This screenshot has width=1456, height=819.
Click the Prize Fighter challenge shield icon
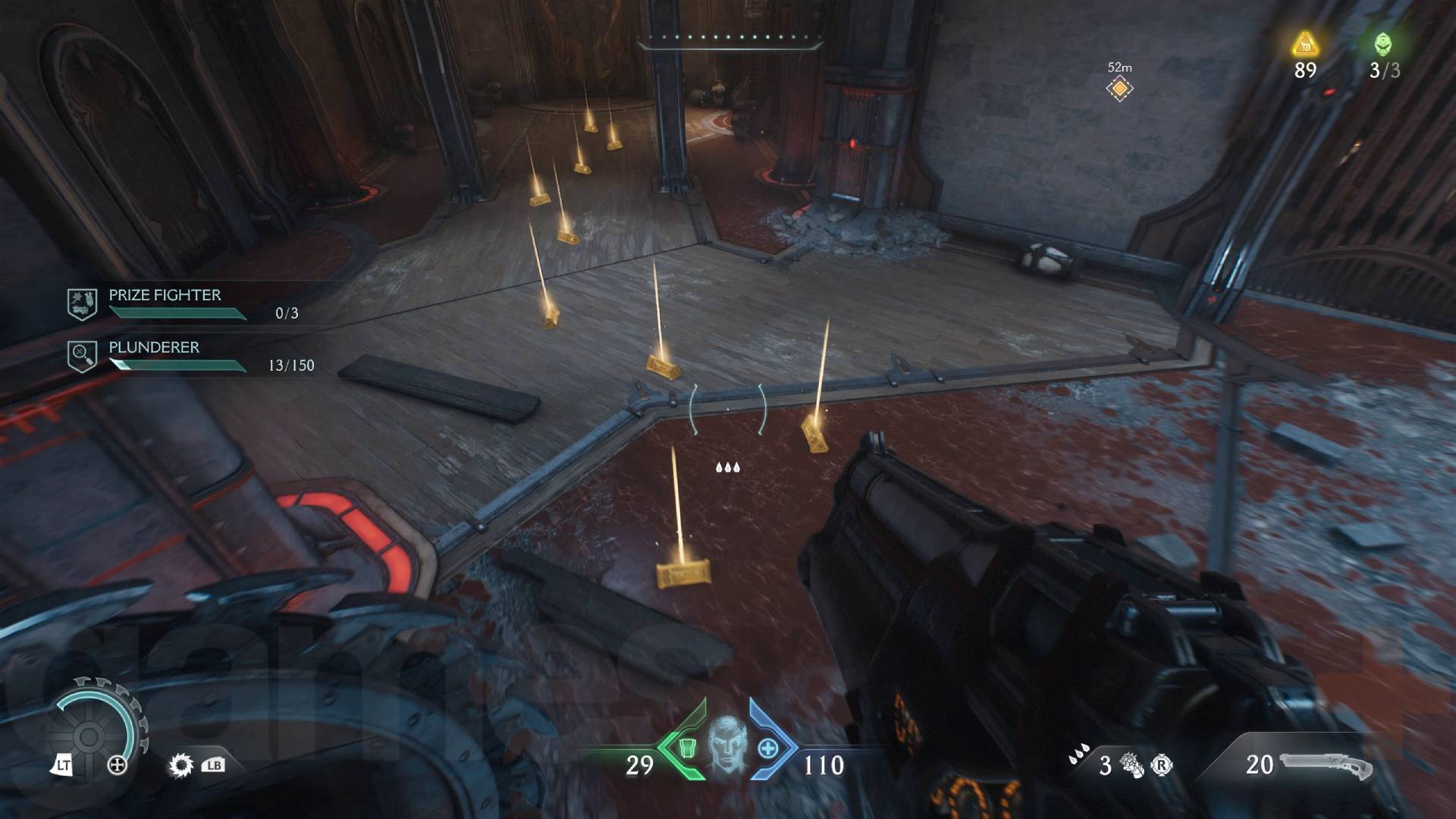click(x=83, y=303)
